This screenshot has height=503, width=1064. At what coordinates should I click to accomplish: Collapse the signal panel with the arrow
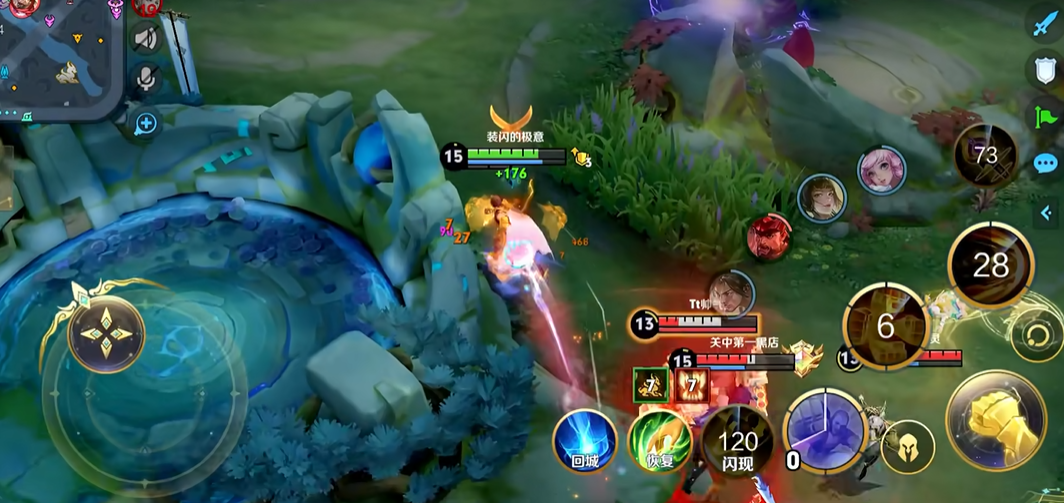pos(1049,211)
